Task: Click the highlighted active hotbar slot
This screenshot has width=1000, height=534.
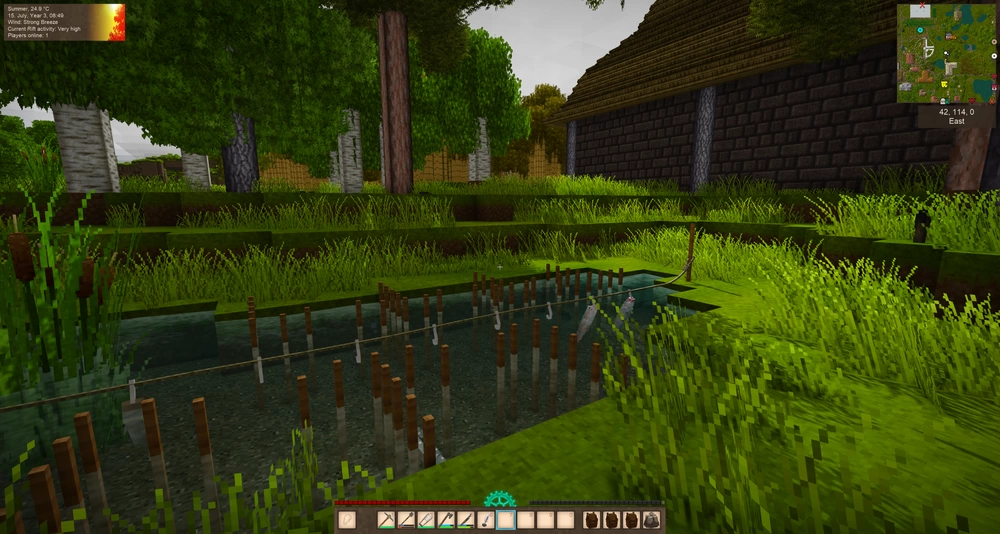Action: (506, 520)
